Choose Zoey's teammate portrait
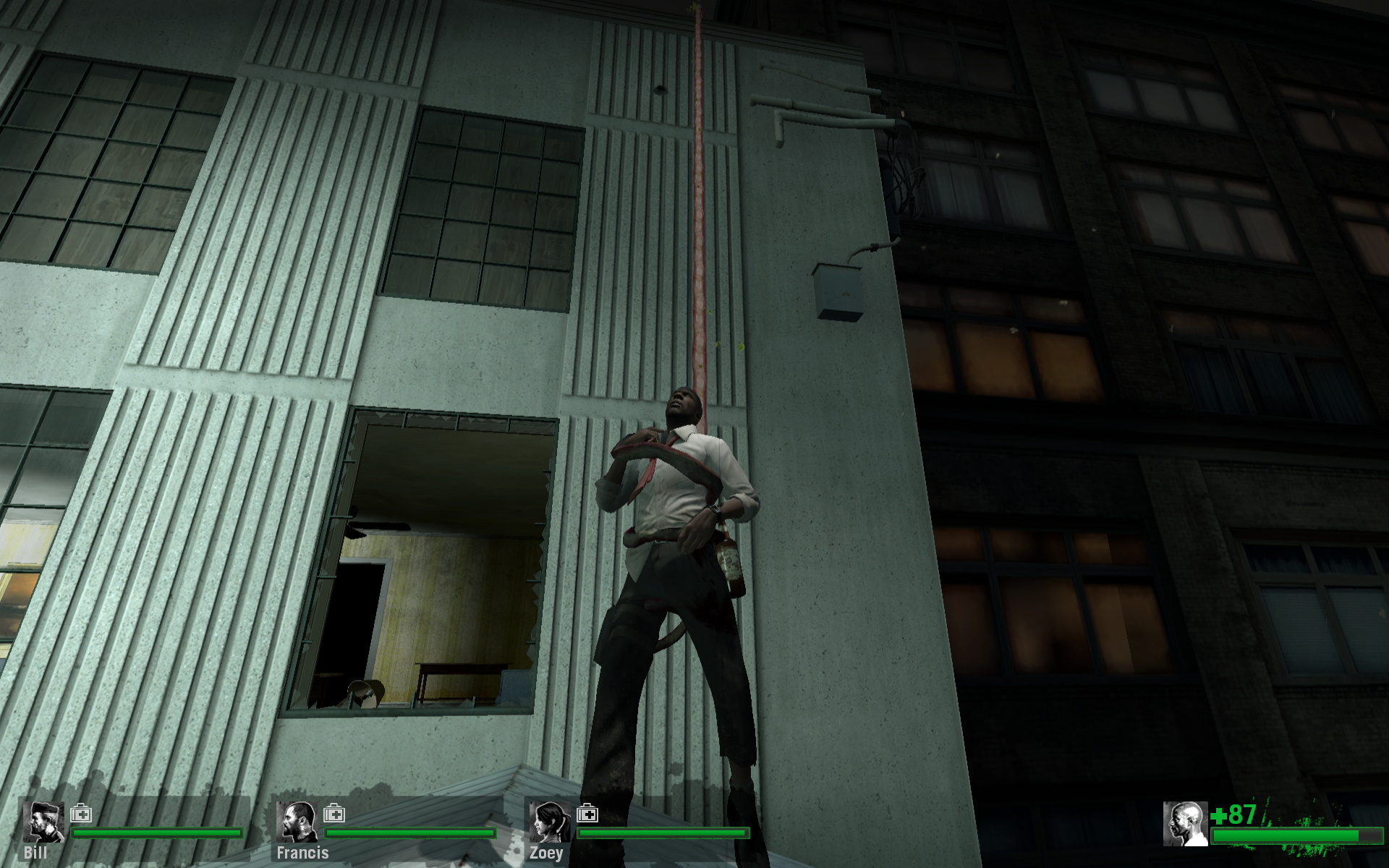This screenshot has width=1389, height=868. 550,822
